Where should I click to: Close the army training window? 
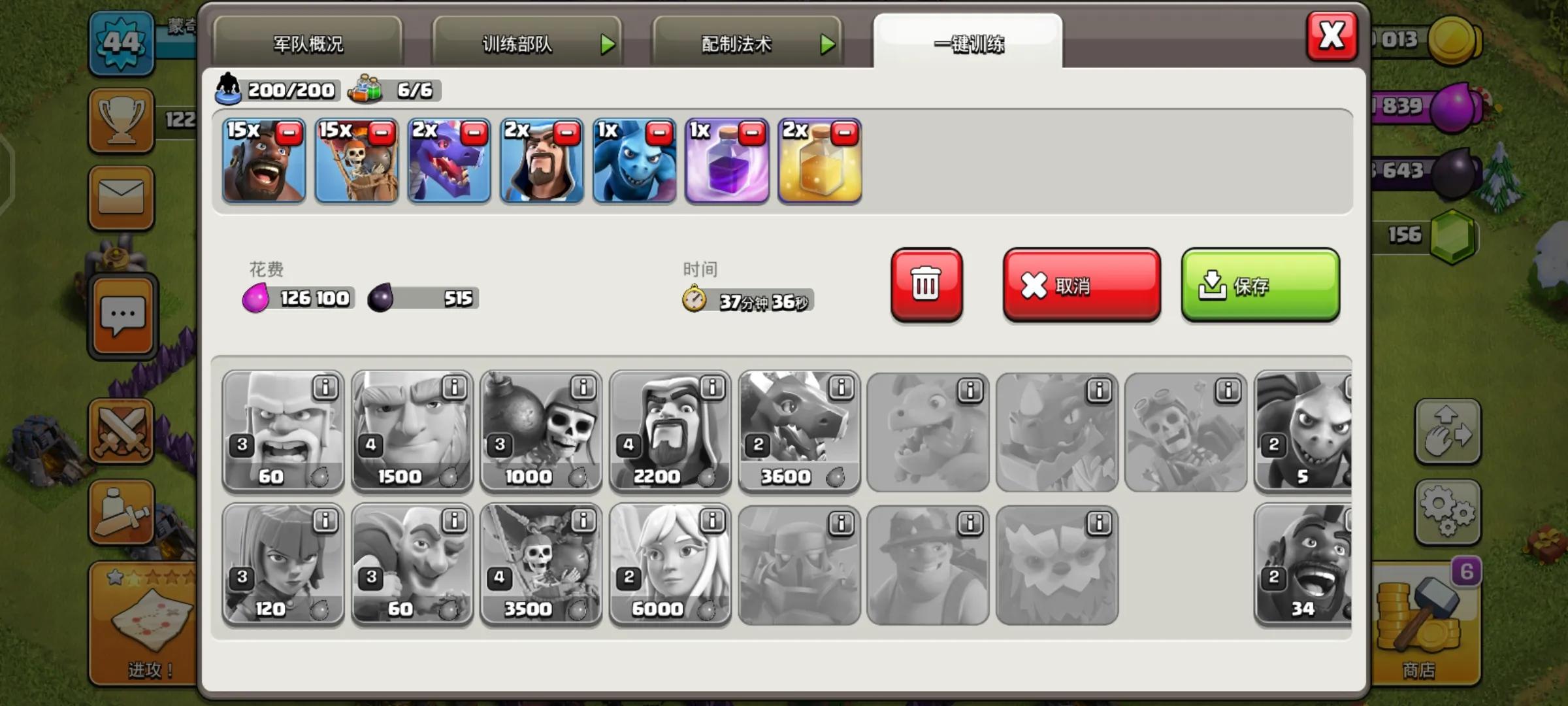coord(1331,36)
